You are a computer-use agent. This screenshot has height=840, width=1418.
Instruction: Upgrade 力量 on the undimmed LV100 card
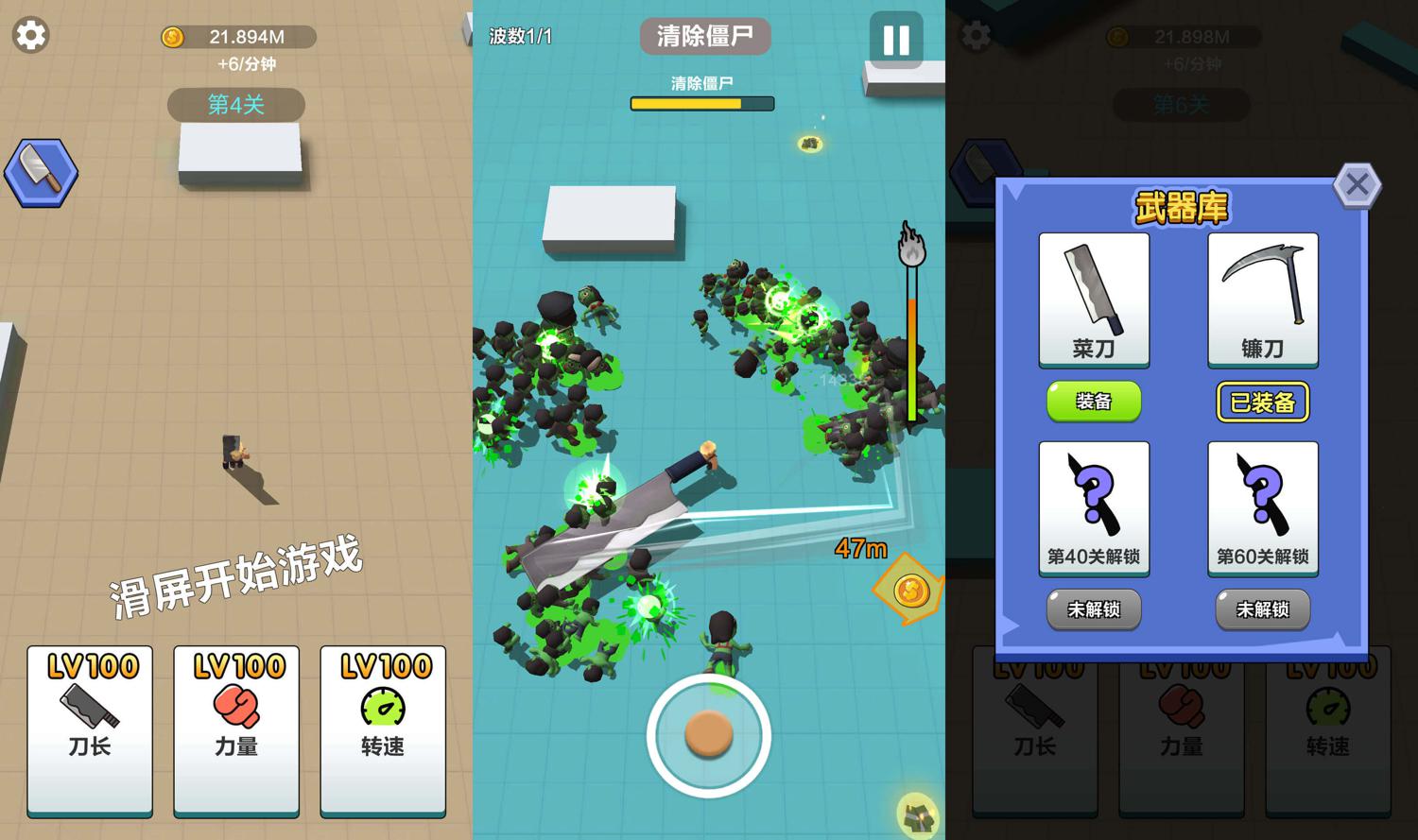[x=236, y=729]
